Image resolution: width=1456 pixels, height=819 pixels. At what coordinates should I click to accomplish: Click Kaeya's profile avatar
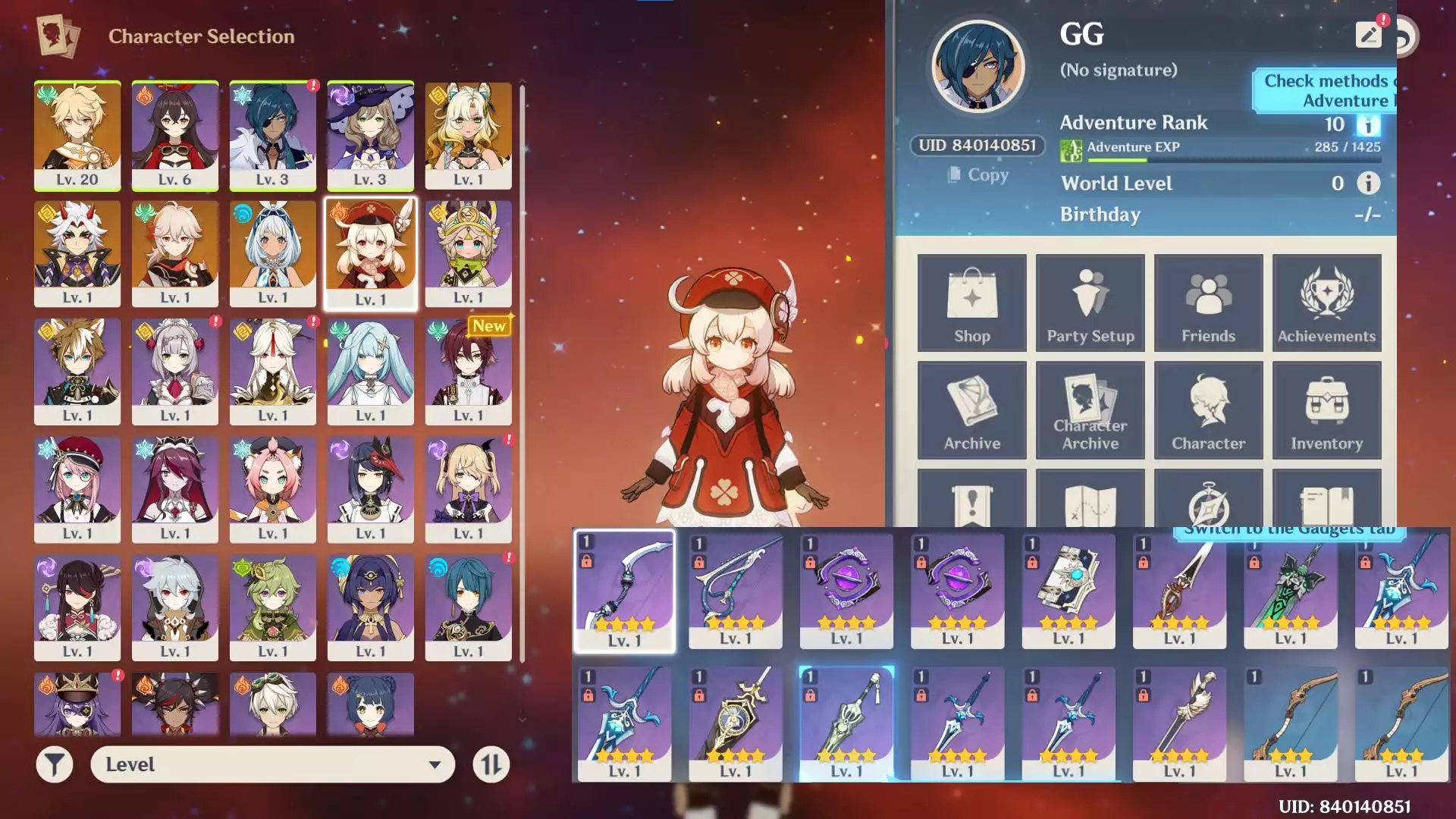(x=977, y=67)
